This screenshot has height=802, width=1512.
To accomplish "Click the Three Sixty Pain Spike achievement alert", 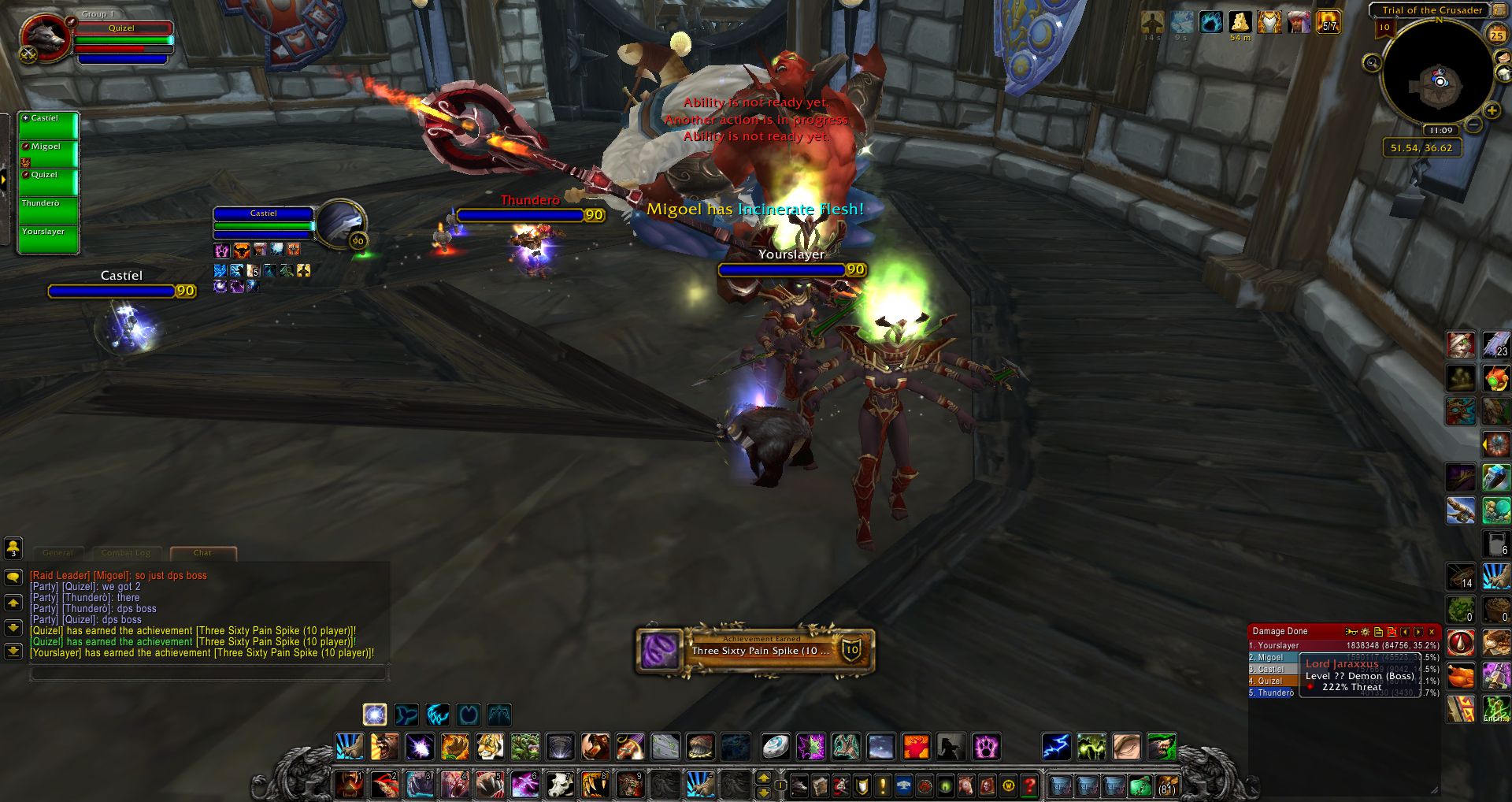I will pos(754,651).
